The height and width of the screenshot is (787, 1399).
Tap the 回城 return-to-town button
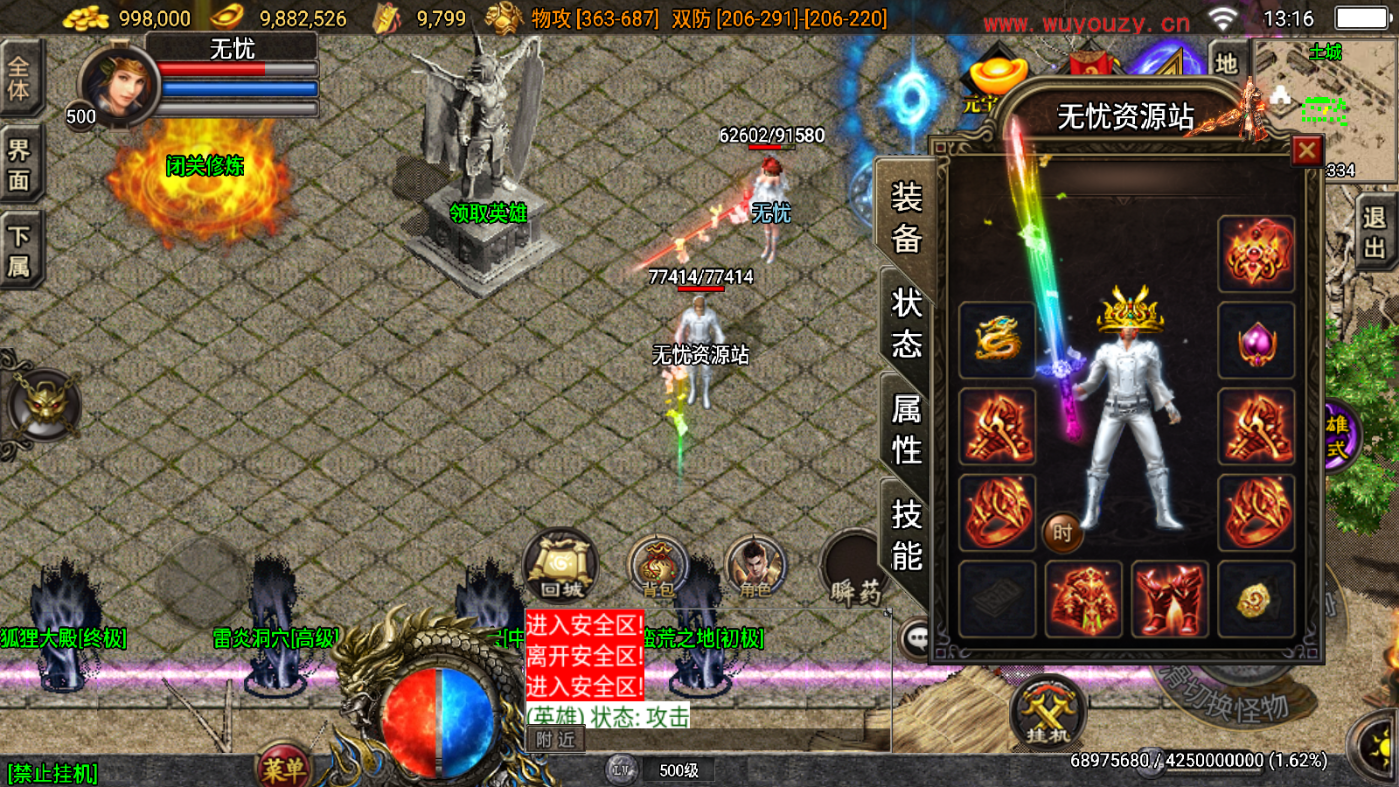[560, 567]
